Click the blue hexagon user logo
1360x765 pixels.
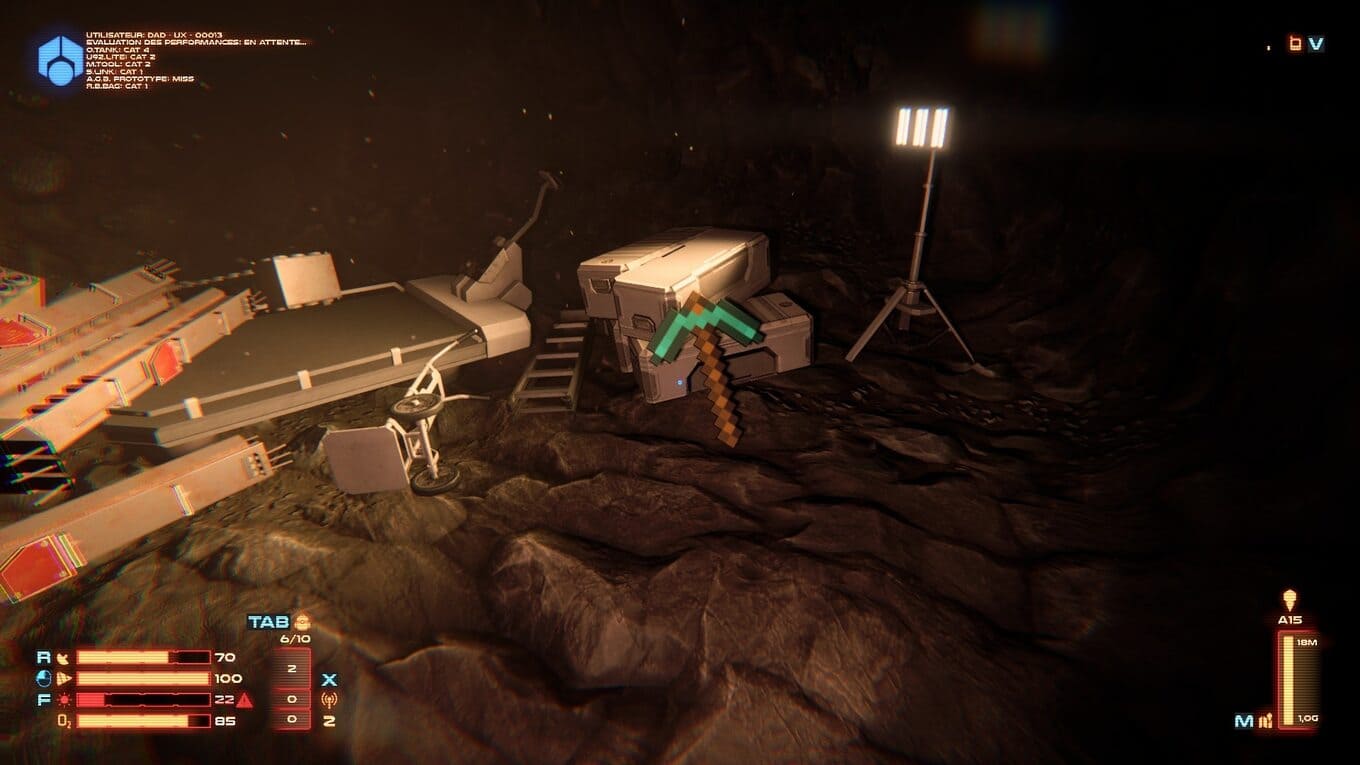pos(60,59)
